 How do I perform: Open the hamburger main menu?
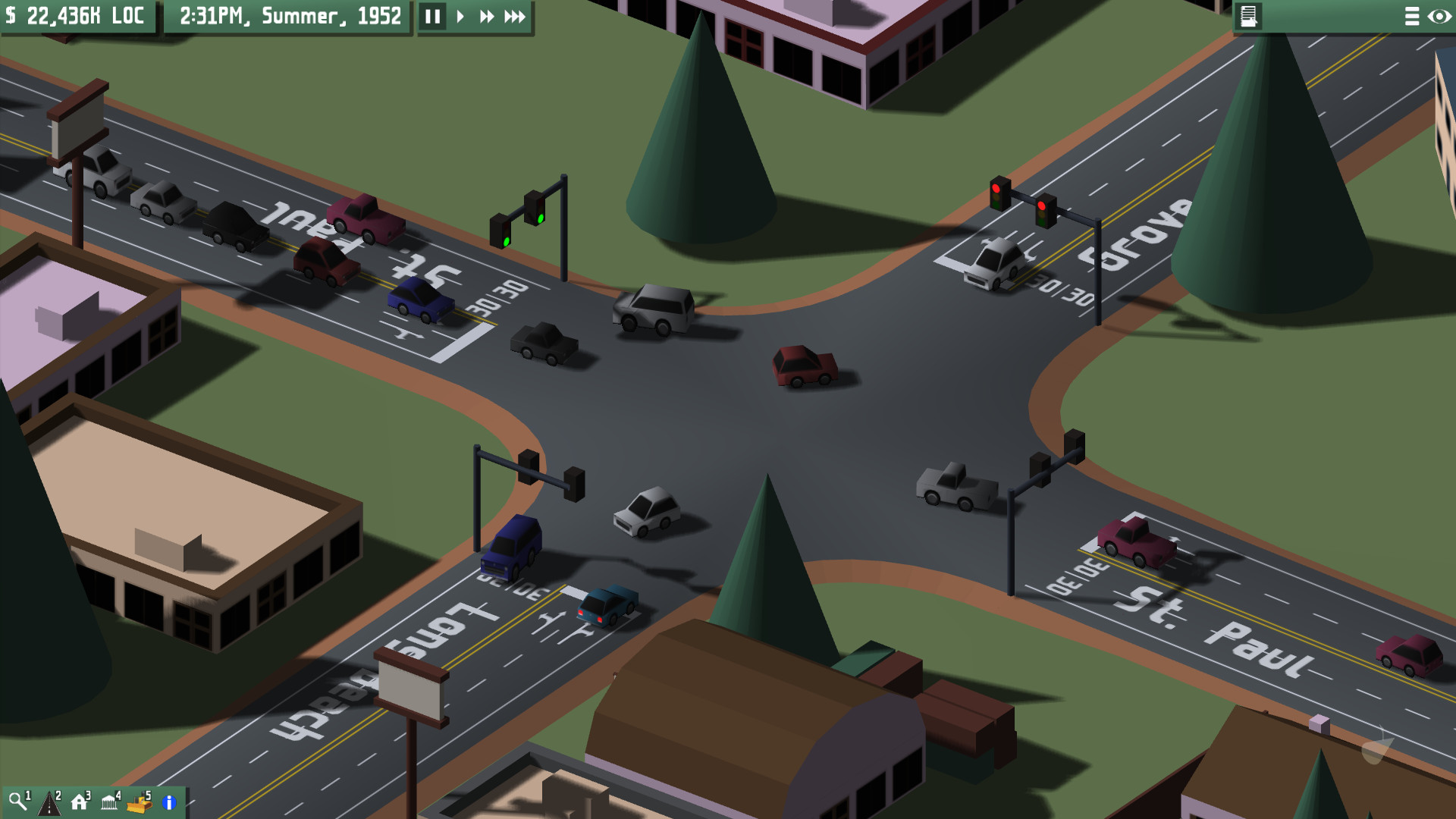(x=1411, y=17)
